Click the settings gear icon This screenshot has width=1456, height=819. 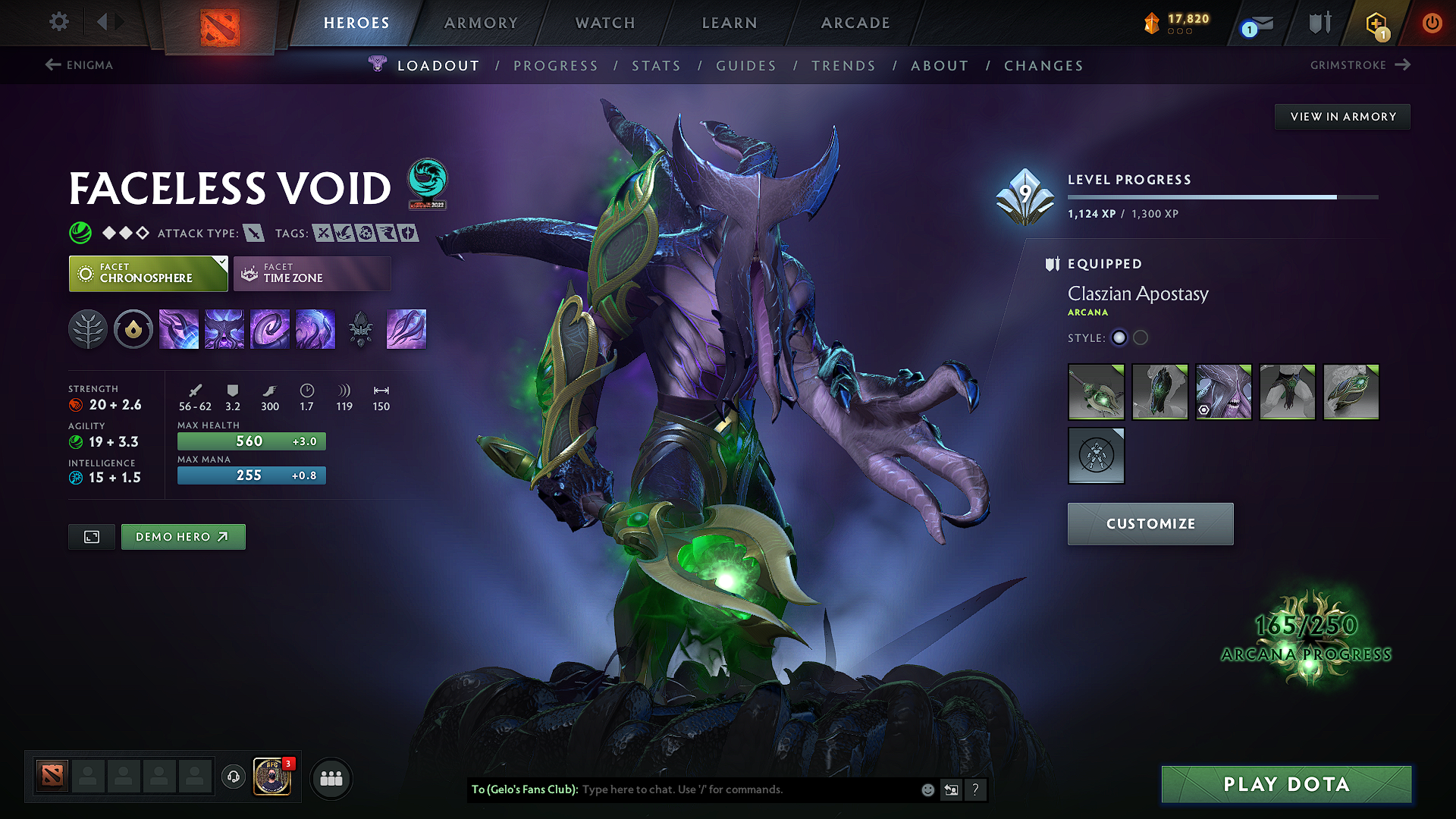coord(58,22)
